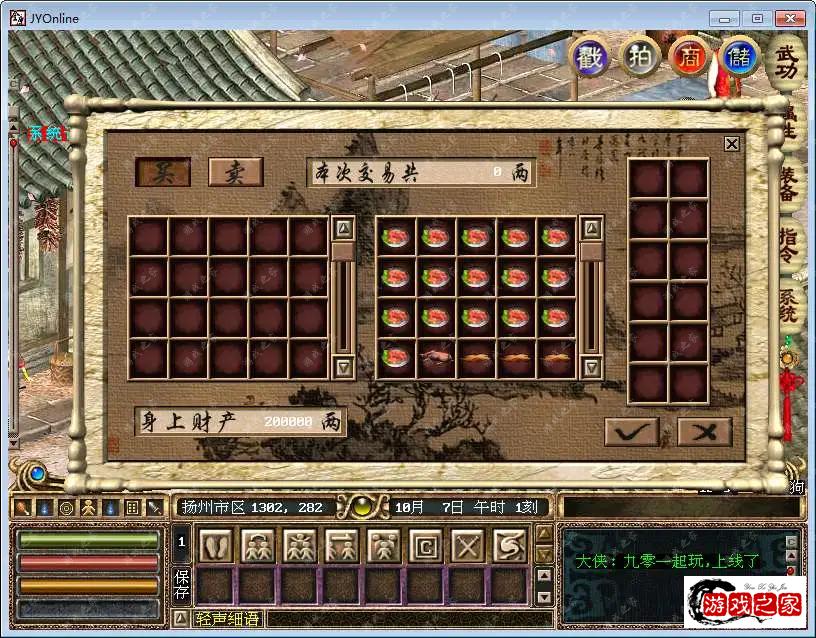Viewport: 816px width, 638px height.
Task: Open the 装备 equipment lantern tab
Action: (x=789, y=186)
